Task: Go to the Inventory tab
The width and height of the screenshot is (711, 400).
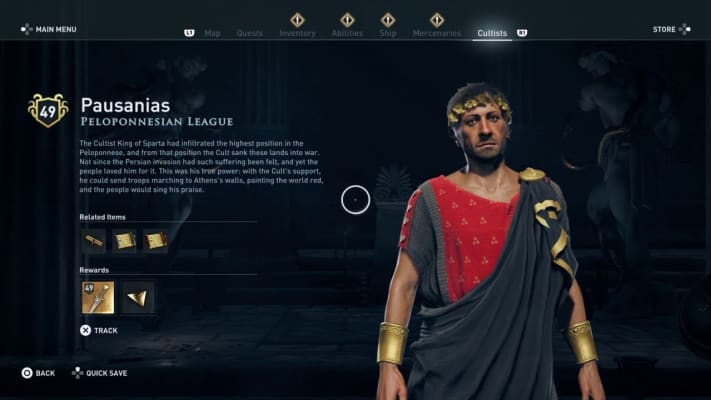Action: [x=297, y=33]
